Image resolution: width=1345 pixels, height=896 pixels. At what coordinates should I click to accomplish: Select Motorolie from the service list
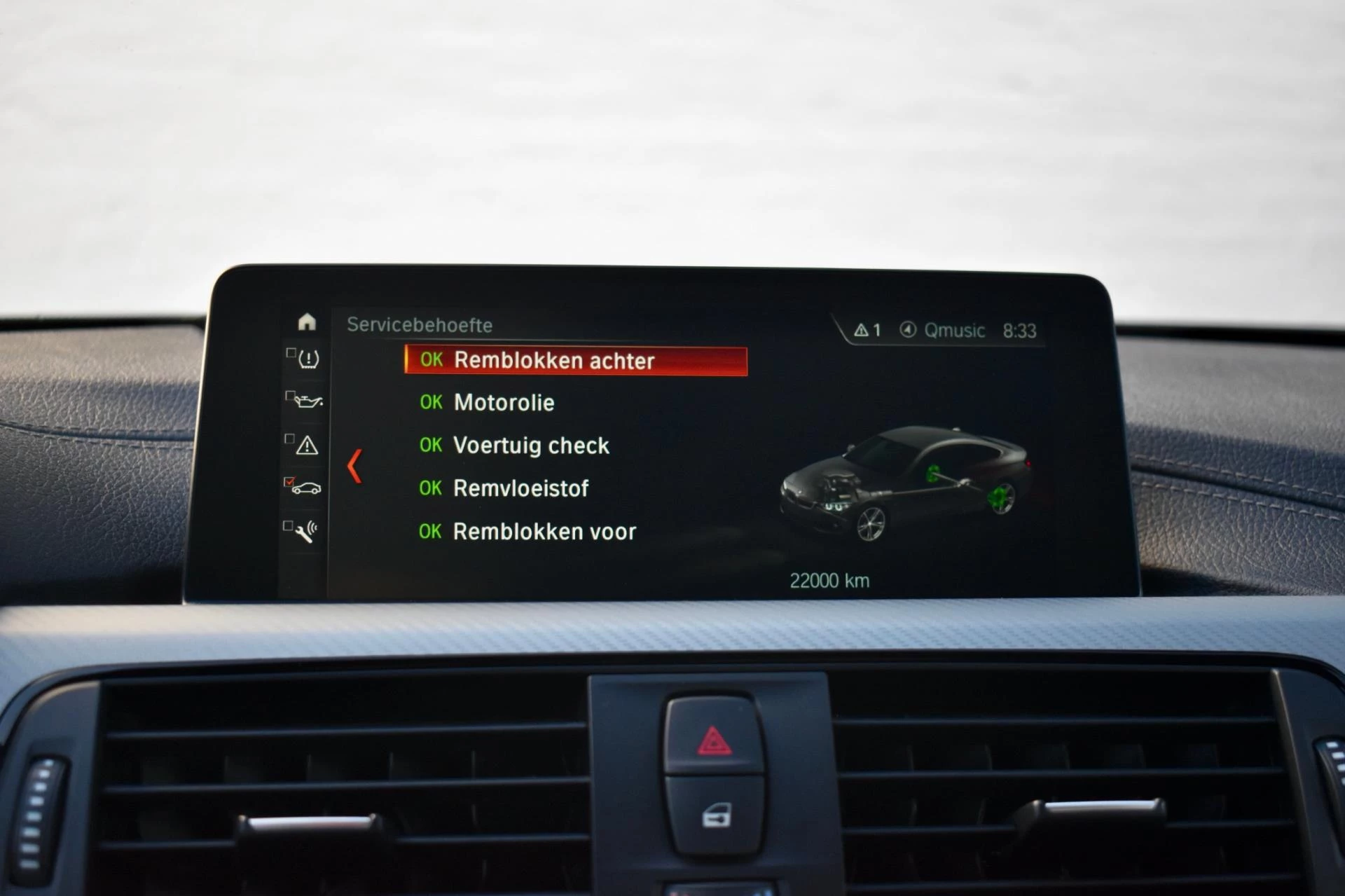[x=503, y=403]
